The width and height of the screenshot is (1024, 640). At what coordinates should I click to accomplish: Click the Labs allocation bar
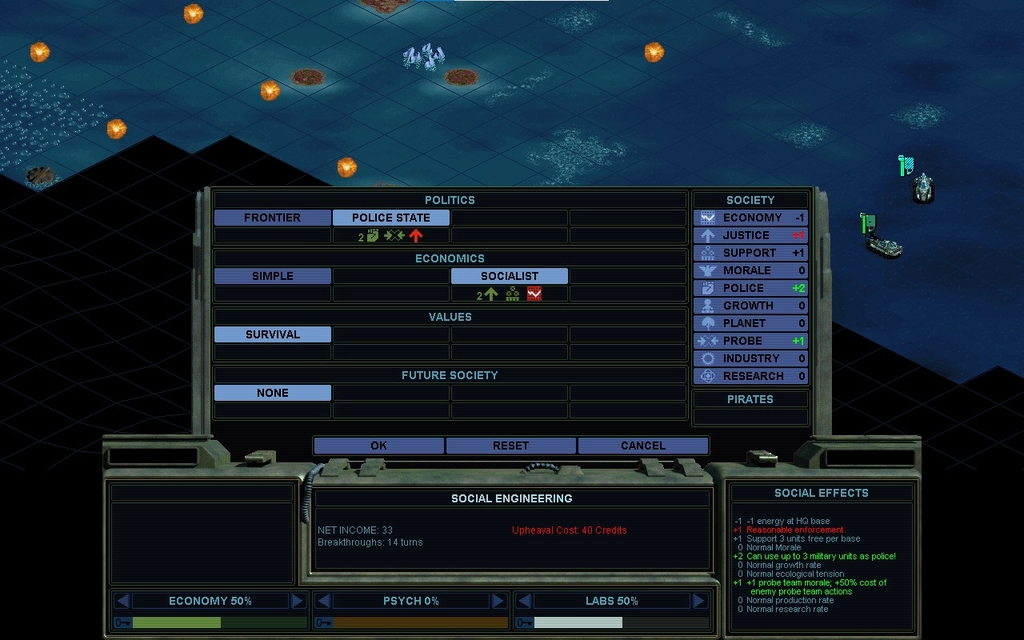point(610,622)
